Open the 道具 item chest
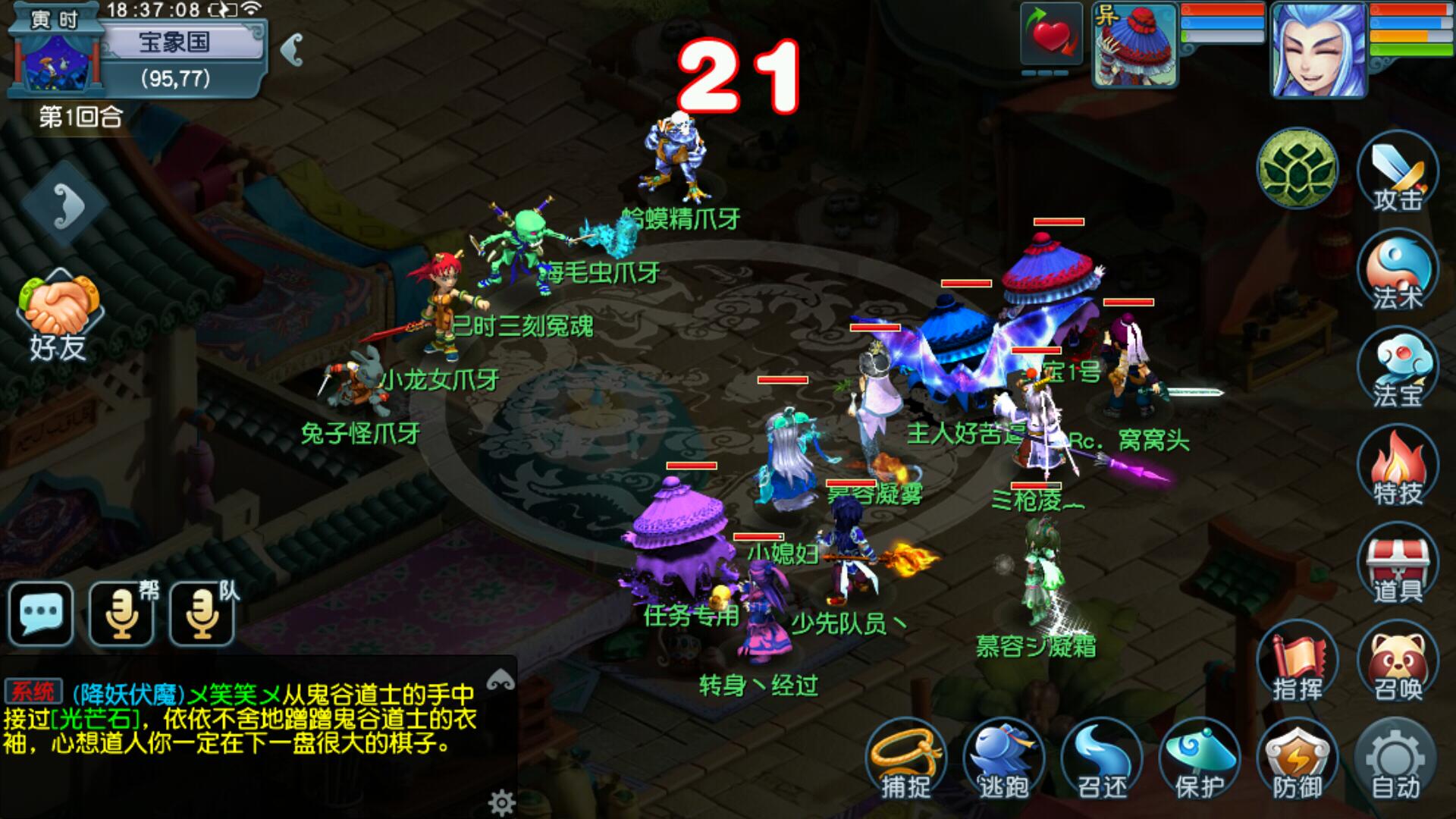 click(x=1397, y=565)
